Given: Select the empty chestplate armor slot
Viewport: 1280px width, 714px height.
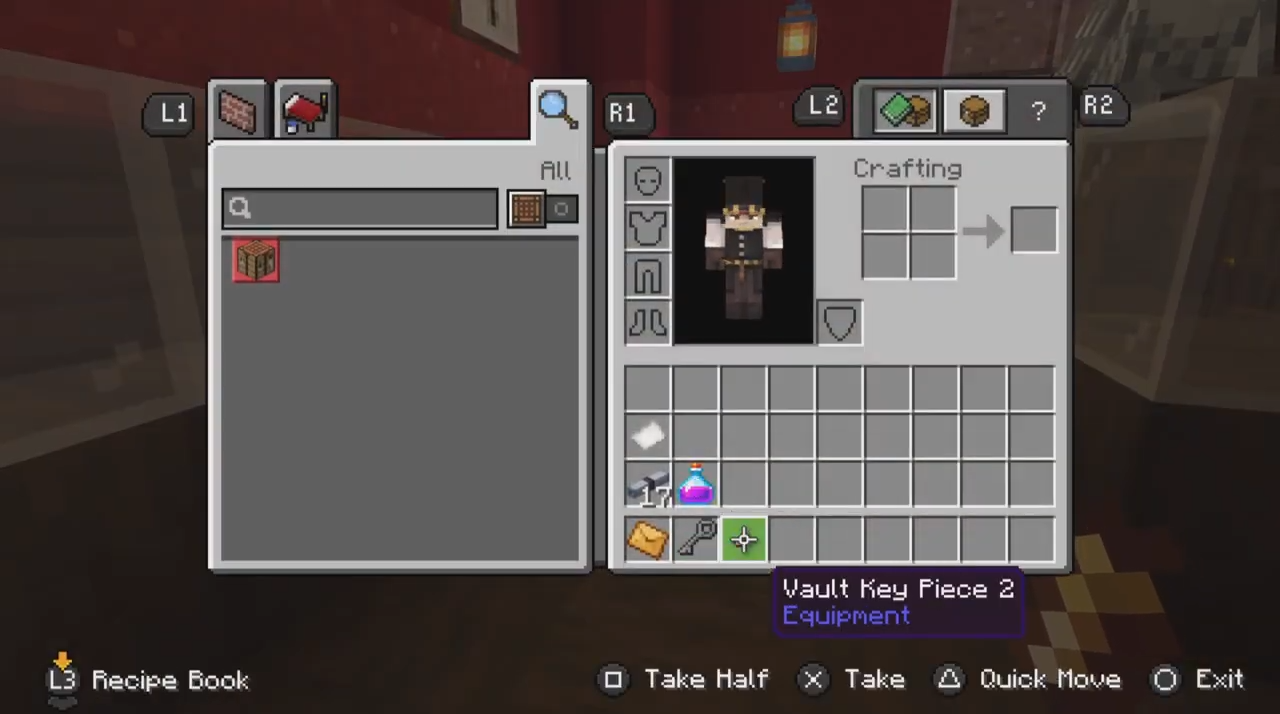Looking at the screenshot, I should [648, 228].
